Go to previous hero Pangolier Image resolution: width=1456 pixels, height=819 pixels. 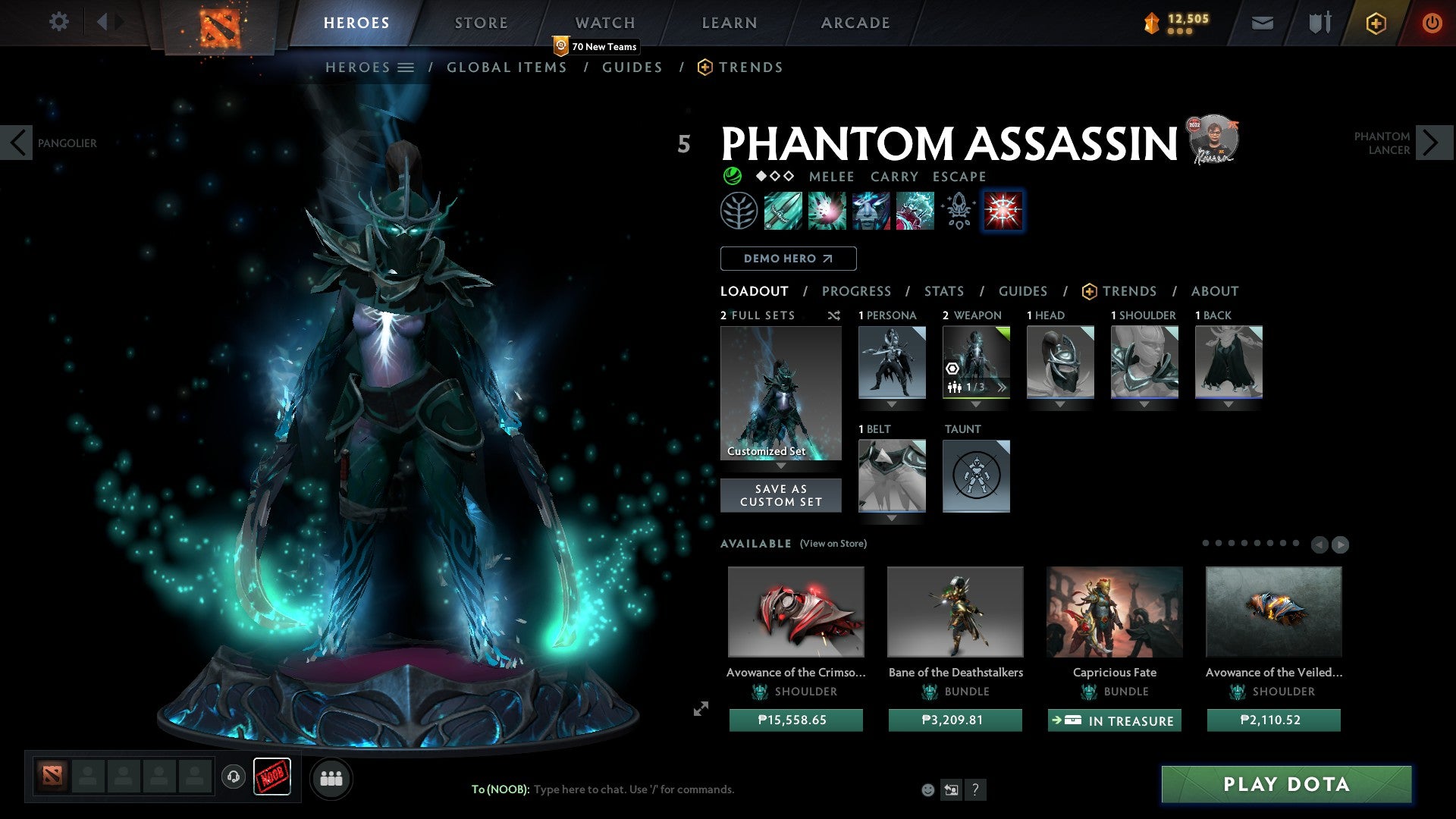[17, 143]
